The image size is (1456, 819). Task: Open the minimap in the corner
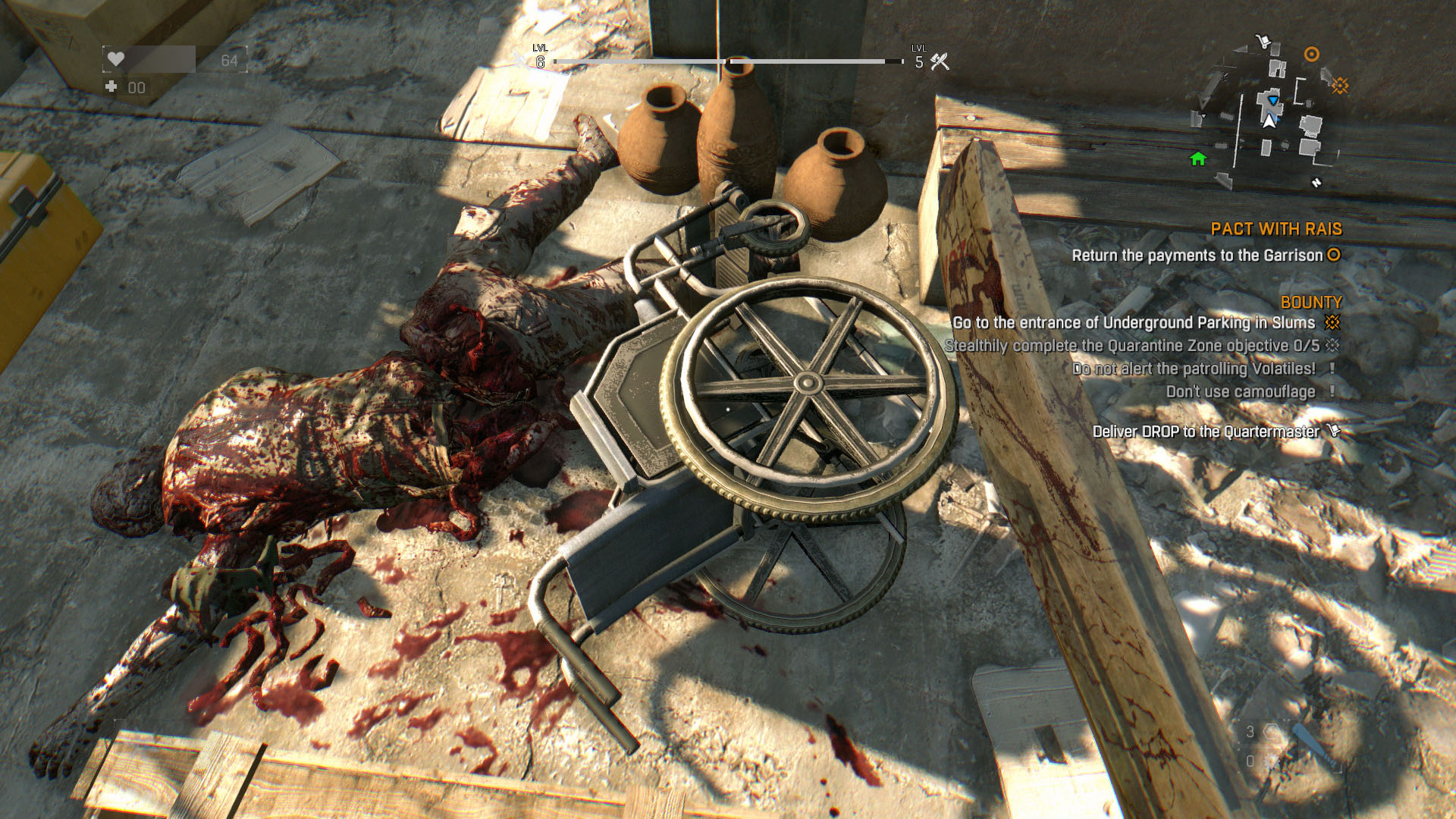click(1268, 114)
